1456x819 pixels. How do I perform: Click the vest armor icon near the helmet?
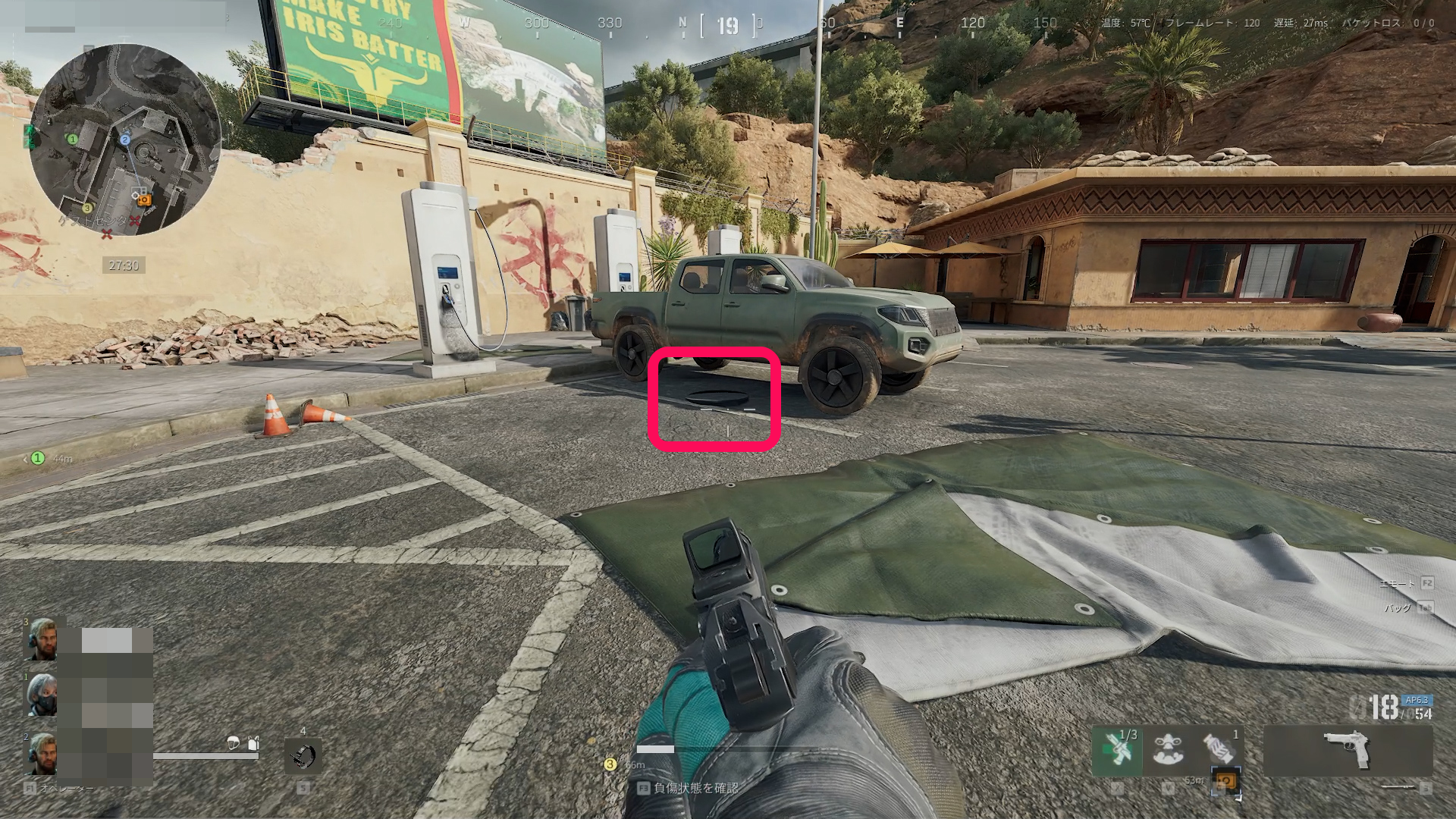coord(253,742)
